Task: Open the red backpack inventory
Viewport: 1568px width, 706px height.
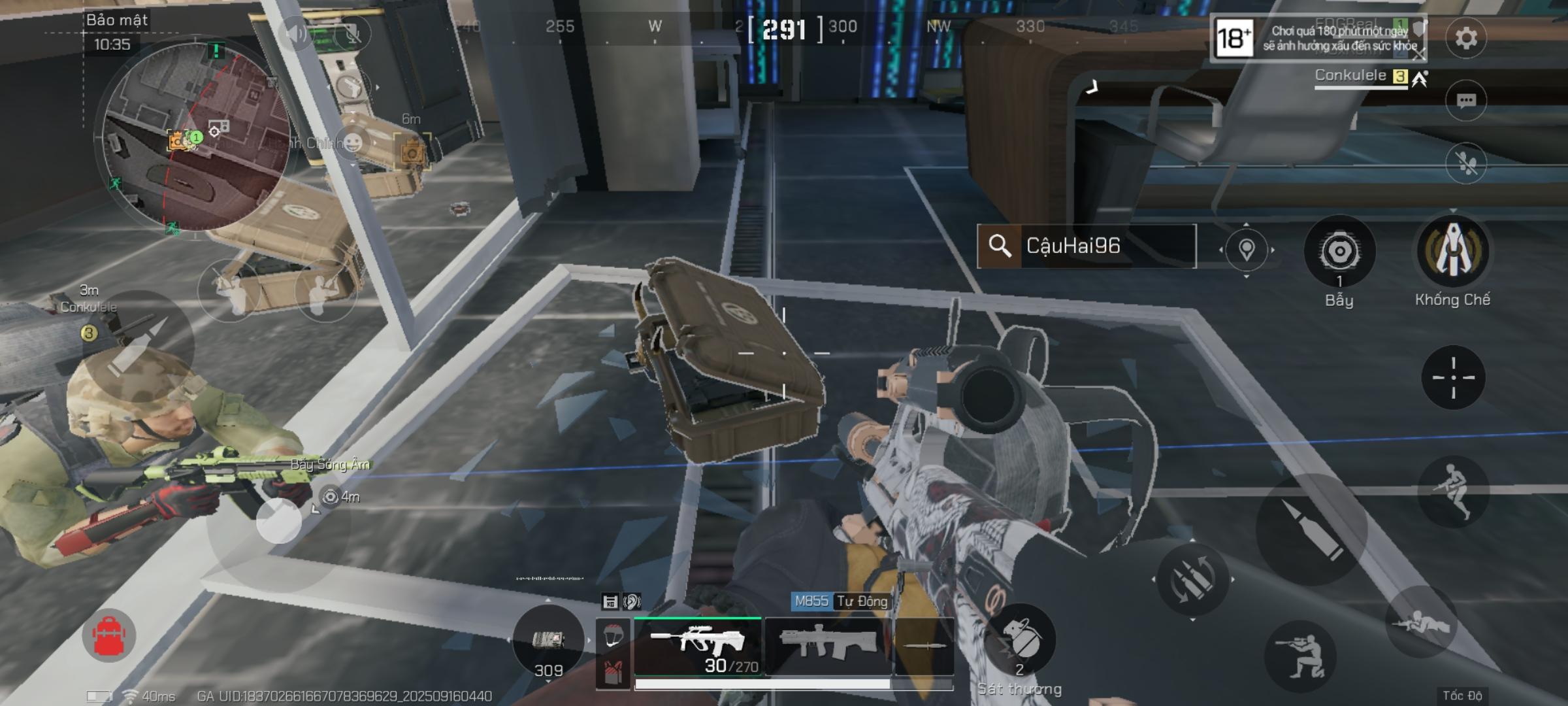Action: 109,635
